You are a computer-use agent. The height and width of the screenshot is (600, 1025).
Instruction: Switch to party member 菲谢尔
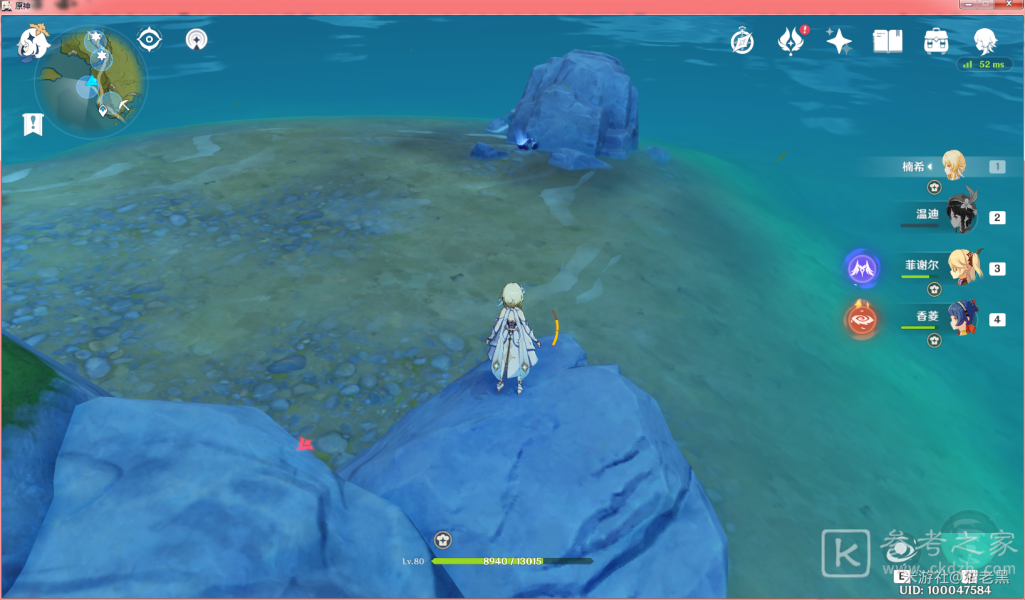962,268
